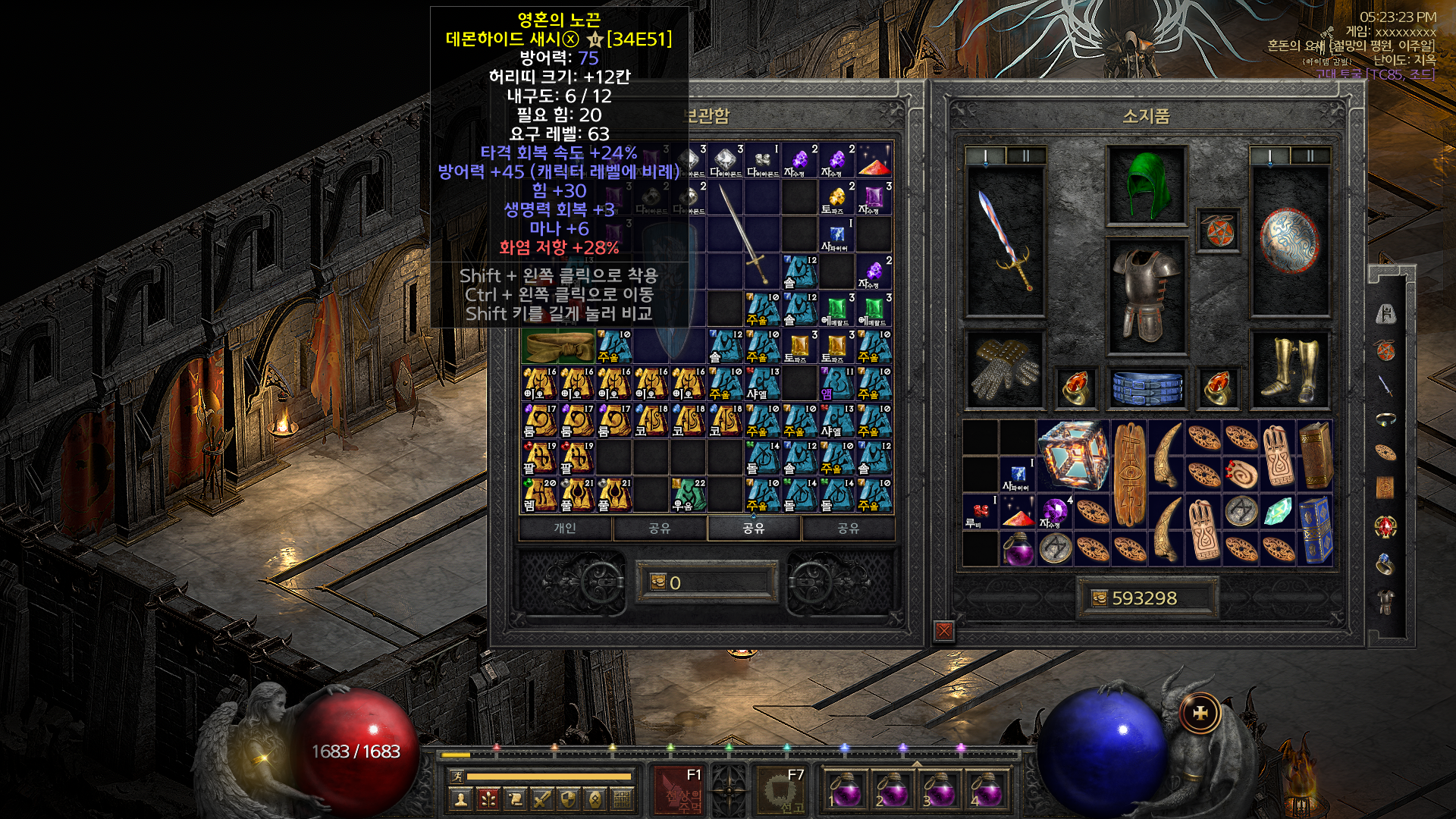Choose the equipped chain gloves
Screen dimensions: 1456x819
click(1006, 369)
